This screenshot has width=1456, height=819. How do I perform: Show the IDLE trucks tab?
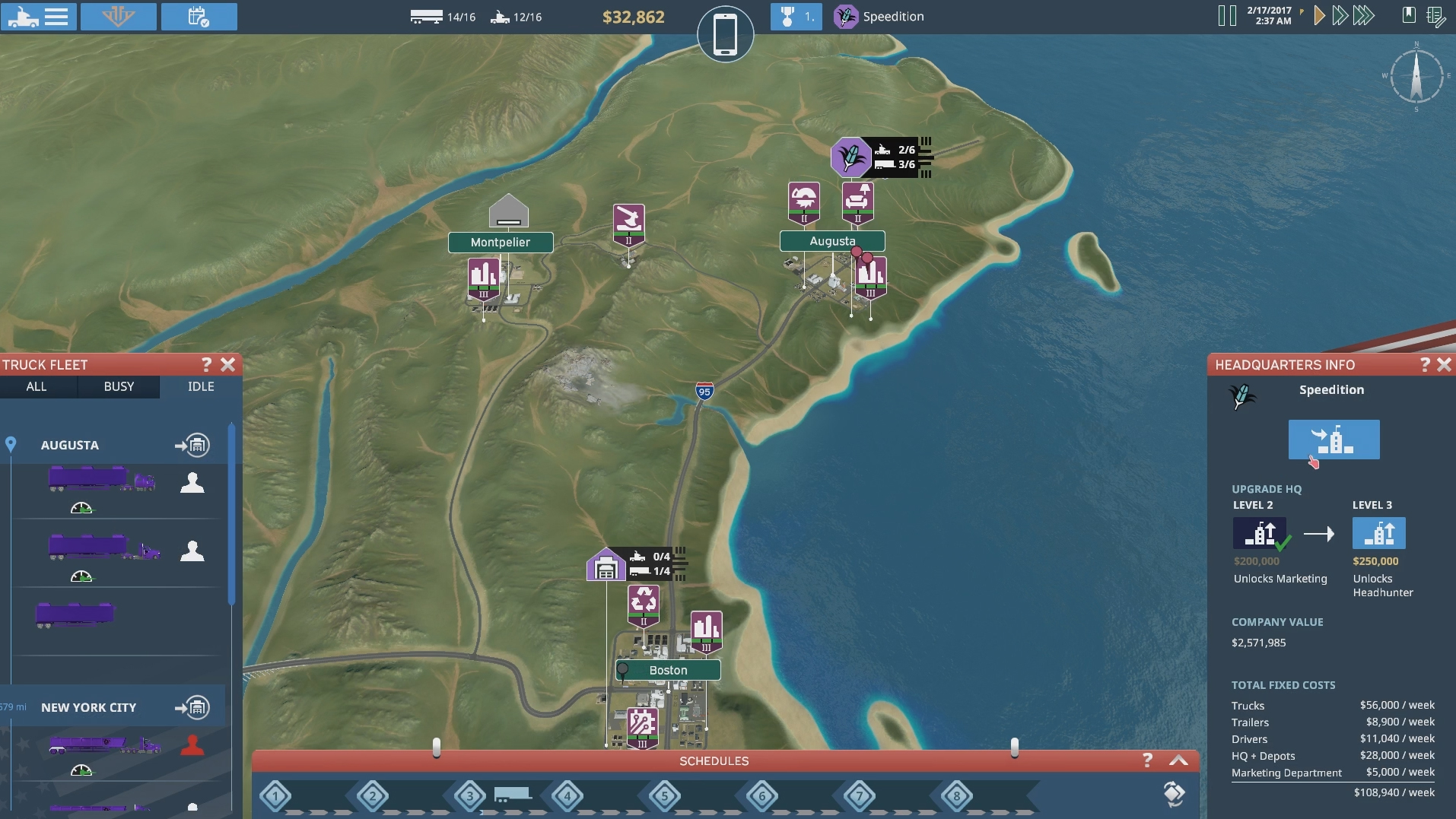coord(201,386)
